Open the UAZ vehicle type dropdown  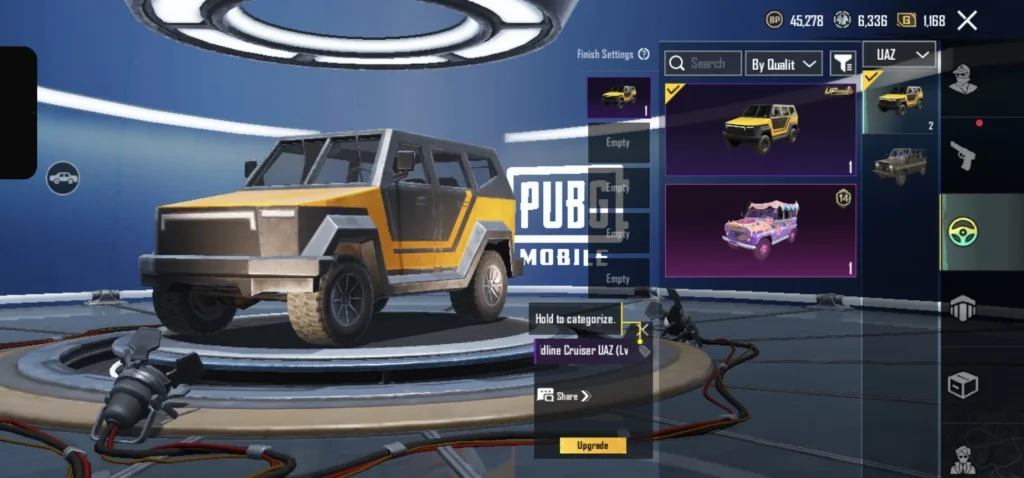point(903,54)
